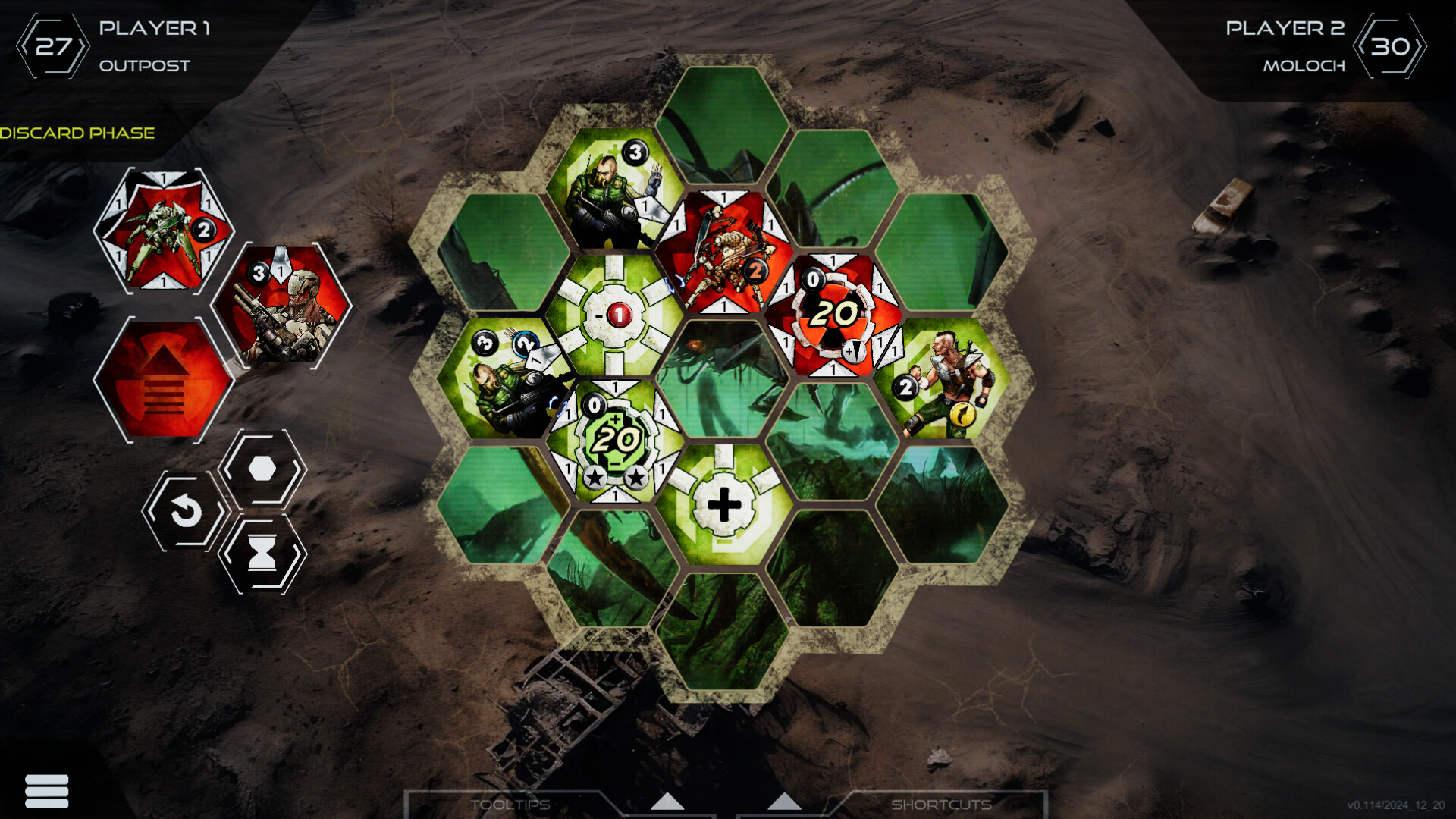The height and width of the screenshot is (819, 1456).
Task: Click the hexagon confirm icon
Action: 262,470
